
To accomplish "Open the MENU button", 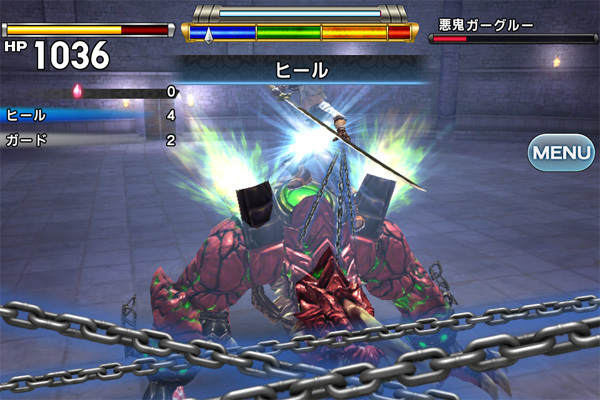I will (561, 154).
